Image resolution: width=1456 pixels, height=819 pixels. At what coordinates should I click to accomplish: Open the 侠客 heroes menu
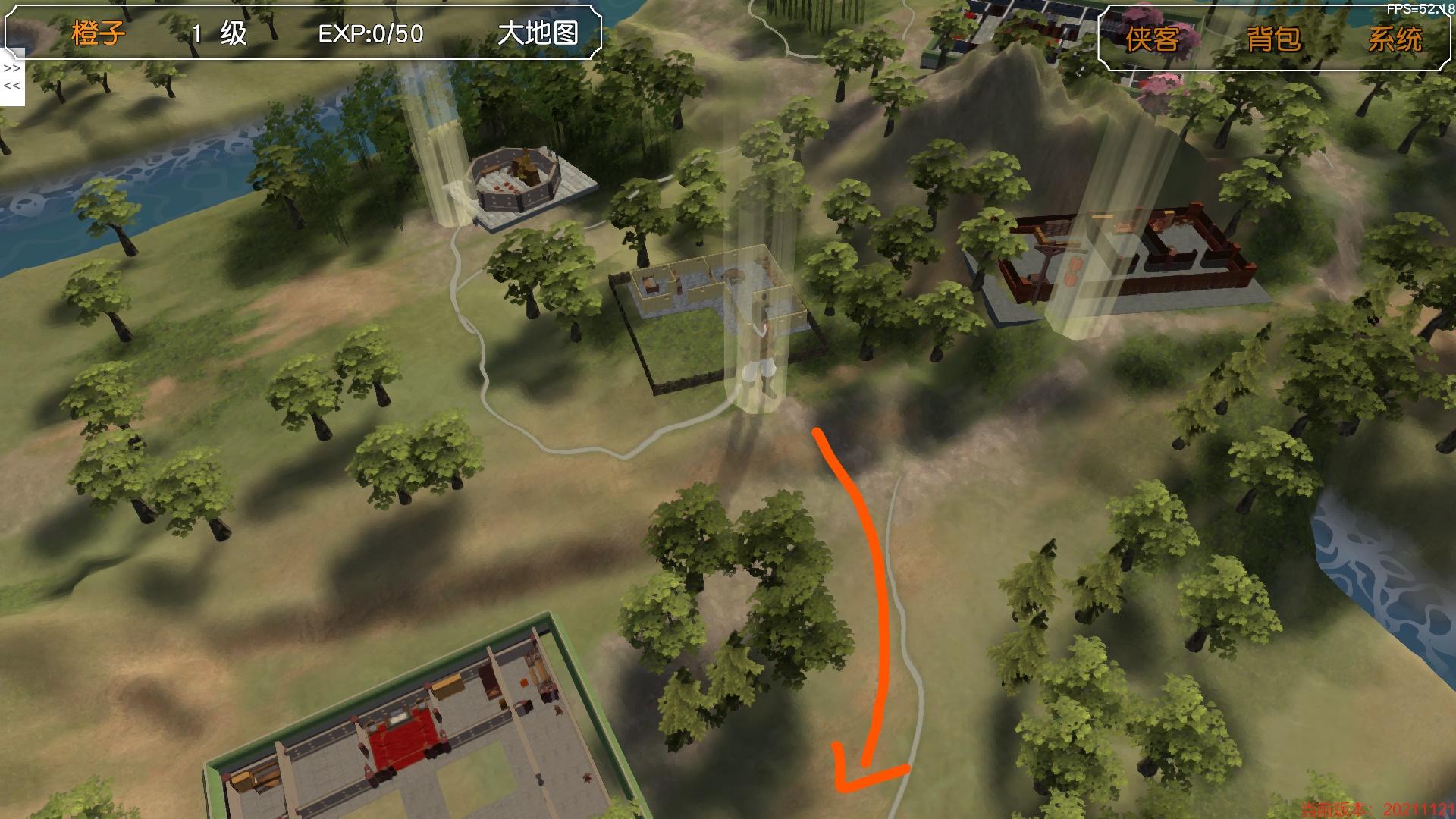(x=1152, y=38)
